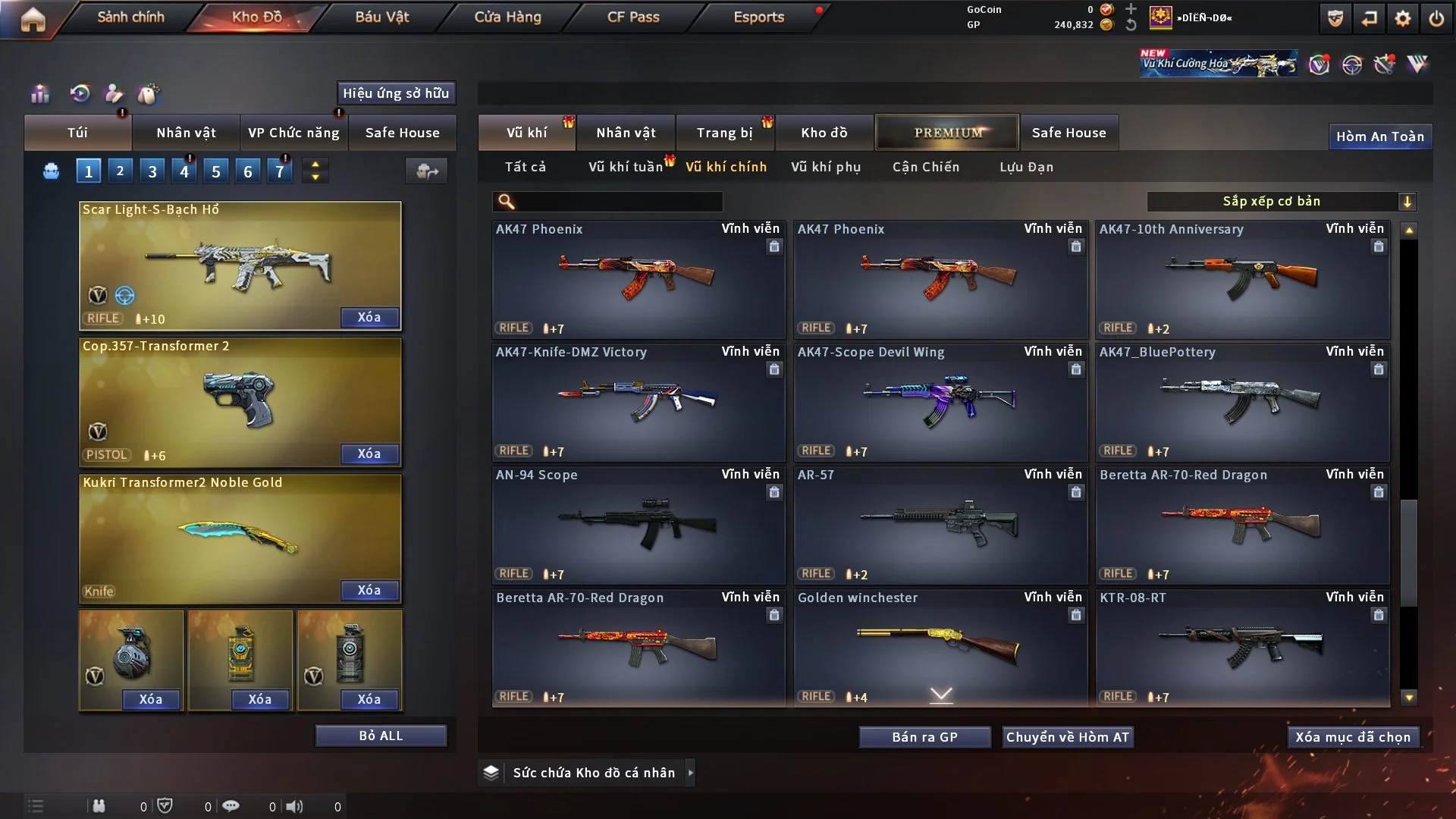1456x819 pixels.
Task: Show the Vũ khí phụ filter
Action: coord(826,167)
